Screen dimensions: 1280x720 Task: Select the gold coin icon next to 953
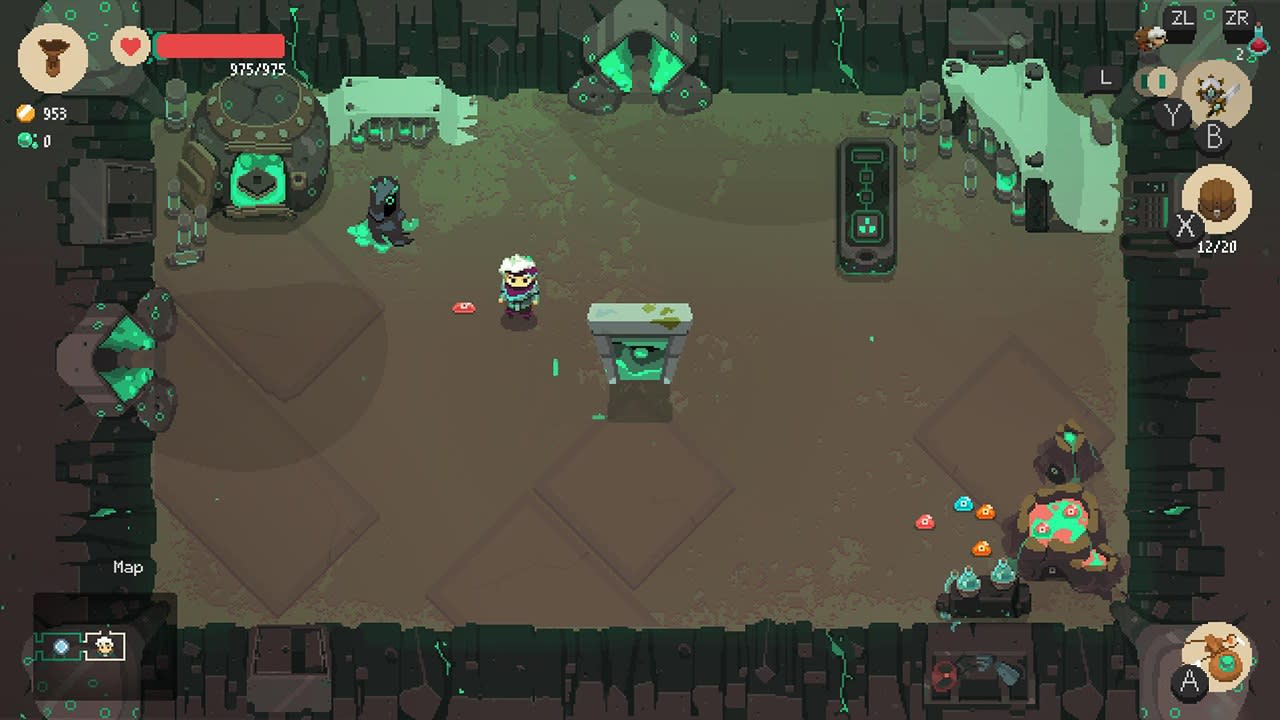click(25, 113)
